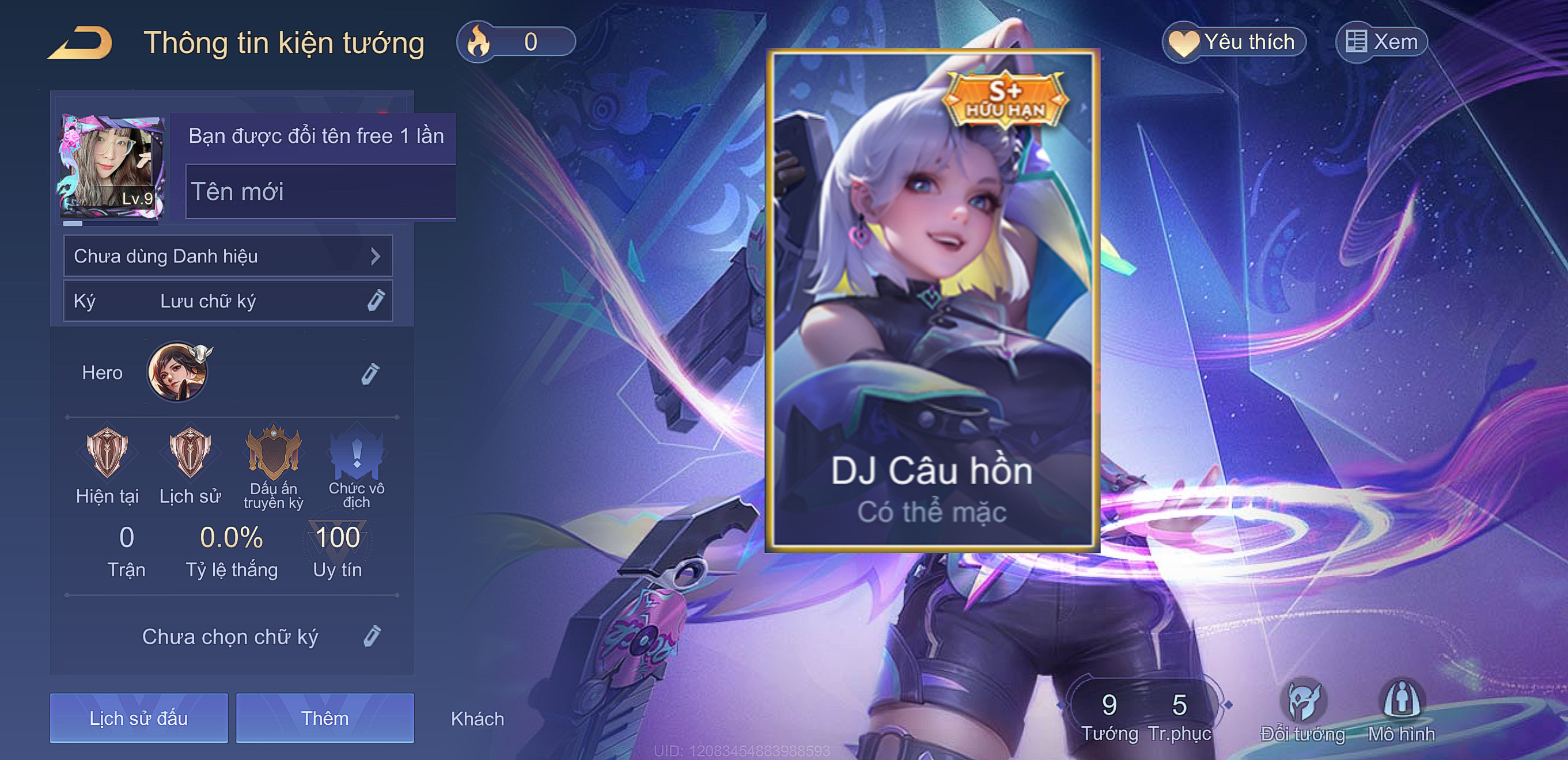Go back using the gold return arrow
Image resolution: width=1568 pixels, height=760 pixels.
81,43
